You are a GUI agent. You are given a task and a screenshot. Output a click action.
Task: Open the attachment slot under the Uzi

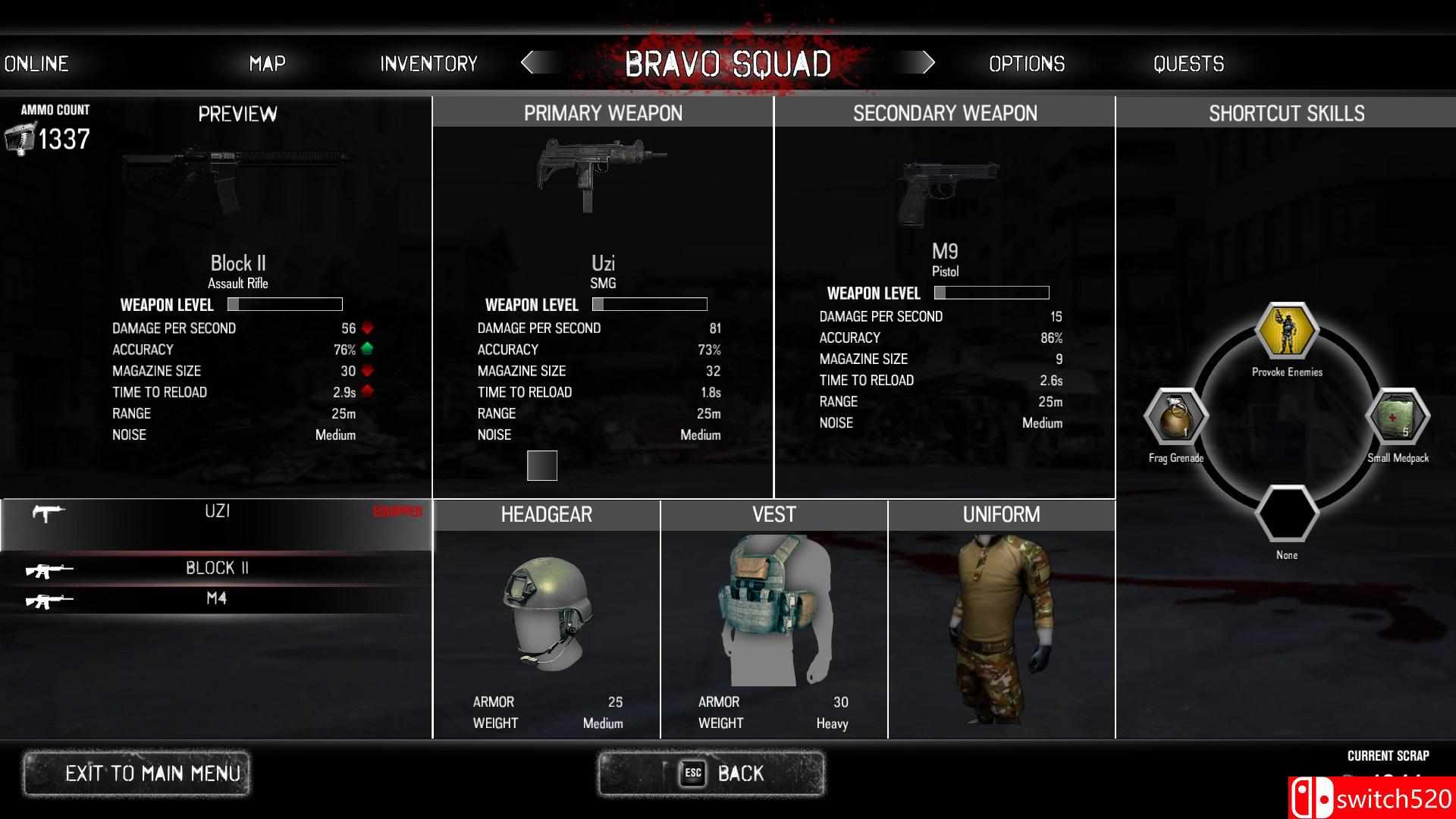click(x=541, y=465)
